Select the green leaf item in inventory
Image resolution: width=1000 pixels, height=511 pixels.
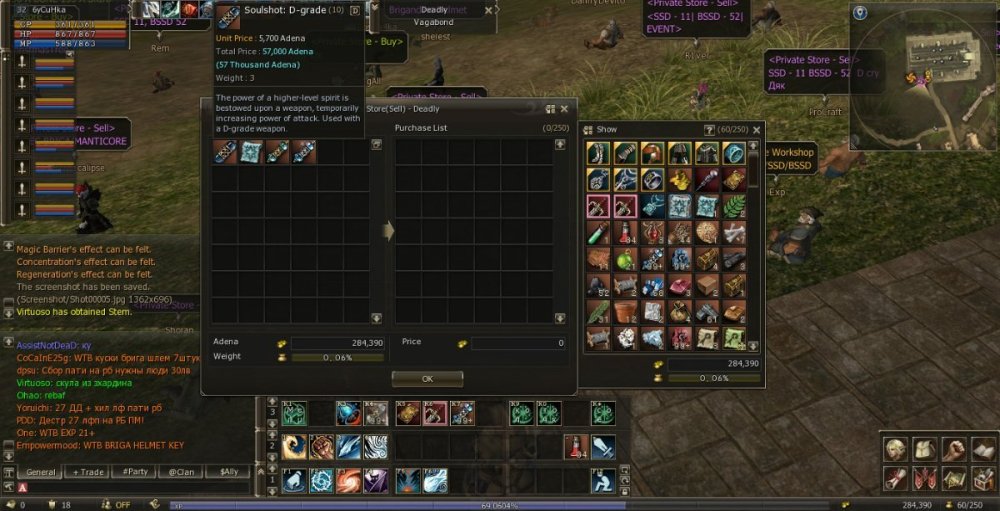point(735,206)
